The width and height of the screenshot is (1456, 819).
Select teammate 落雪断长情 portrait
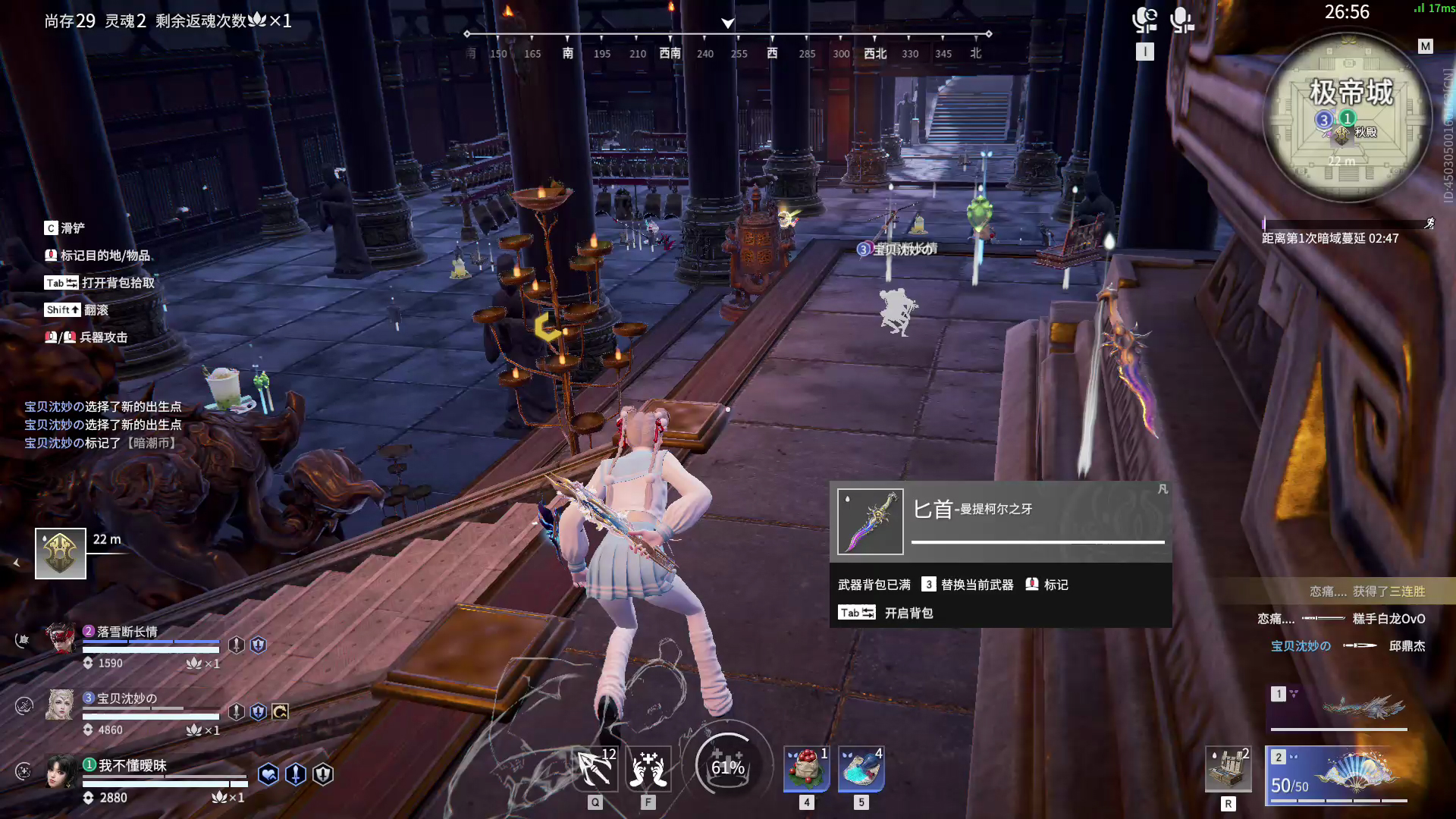tap(61, 639)
